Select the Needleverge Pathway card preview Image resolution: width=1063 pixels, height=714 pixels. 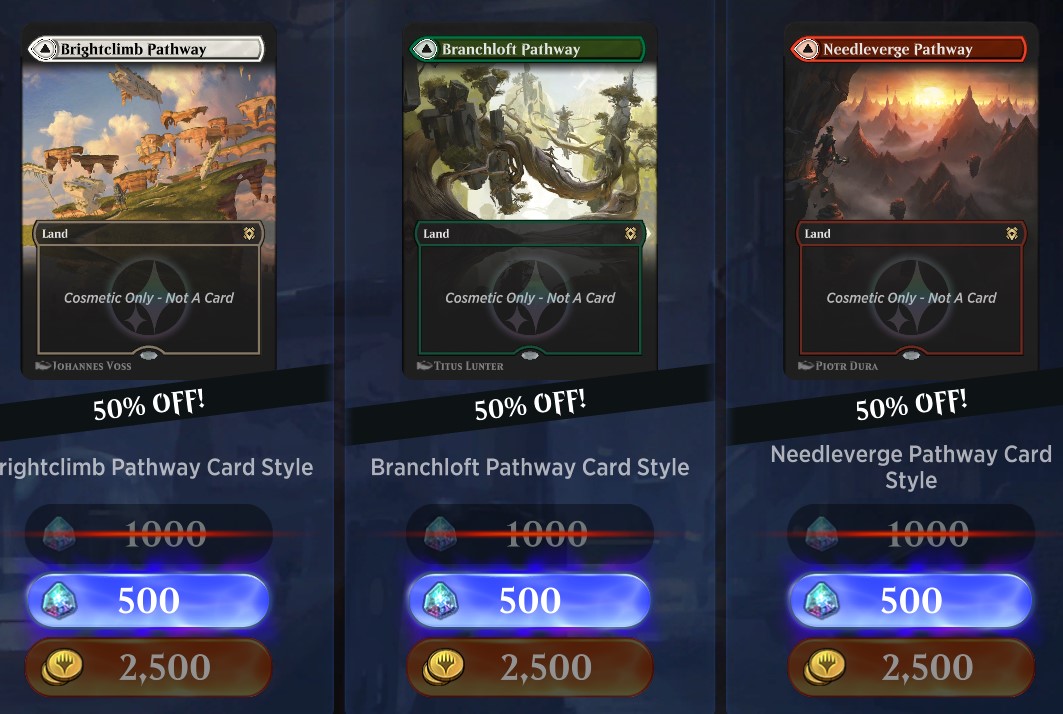[x=910, y=200]
